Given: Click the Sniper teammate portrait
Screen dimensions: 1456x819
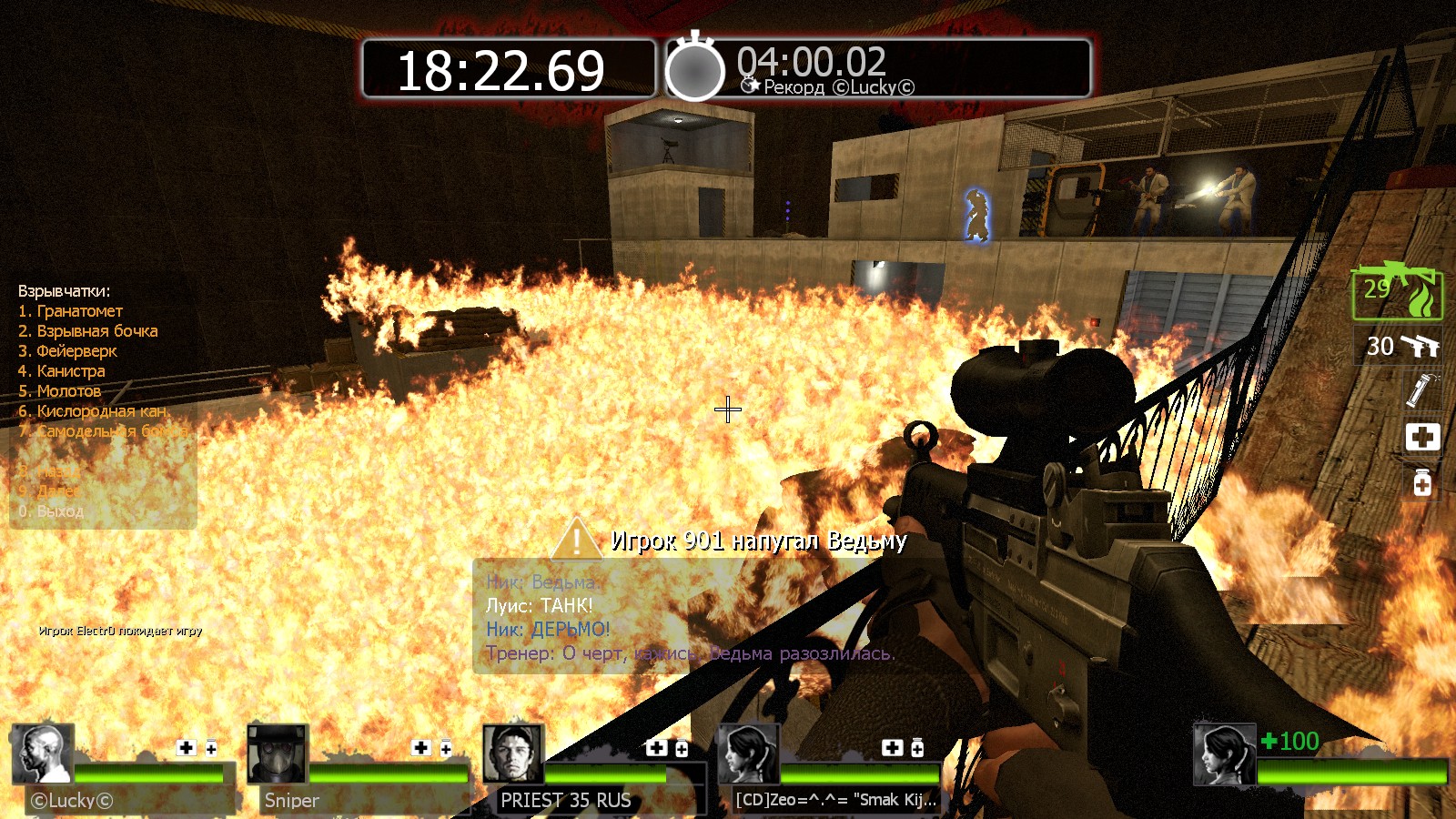Looking at the screenshot, I should [278, 754].
